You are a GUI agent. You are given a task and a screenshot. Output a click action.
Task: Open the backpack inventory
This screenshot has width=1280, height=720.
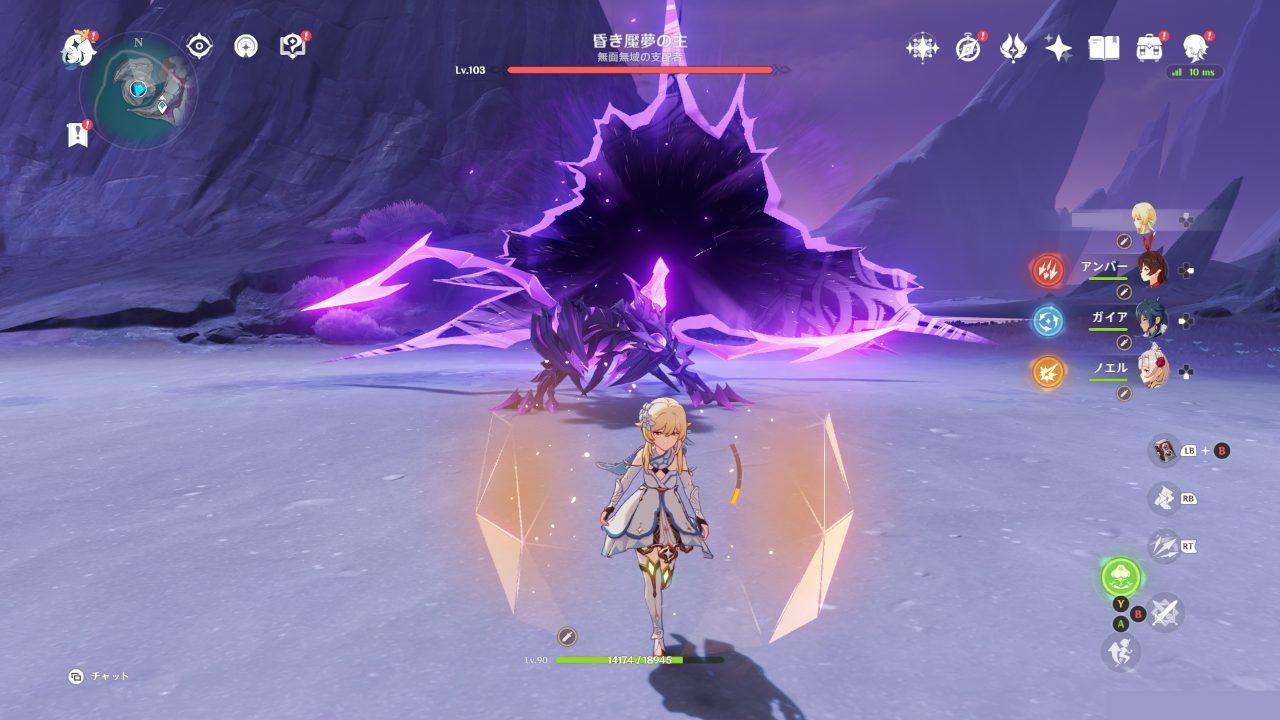tap(1150, 48)
